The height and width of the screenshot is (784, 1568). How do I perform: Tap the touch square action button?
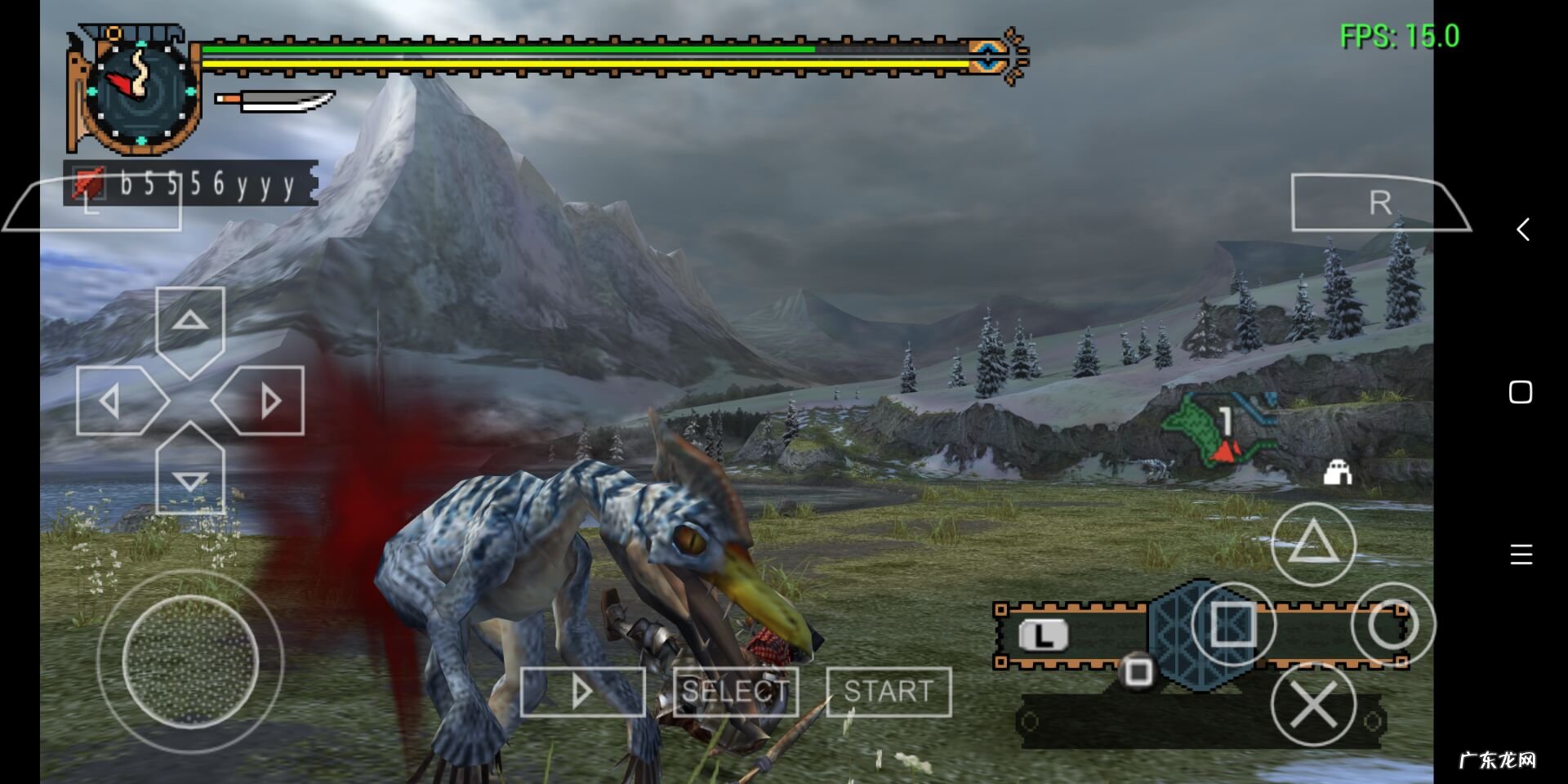point(1233,625)
